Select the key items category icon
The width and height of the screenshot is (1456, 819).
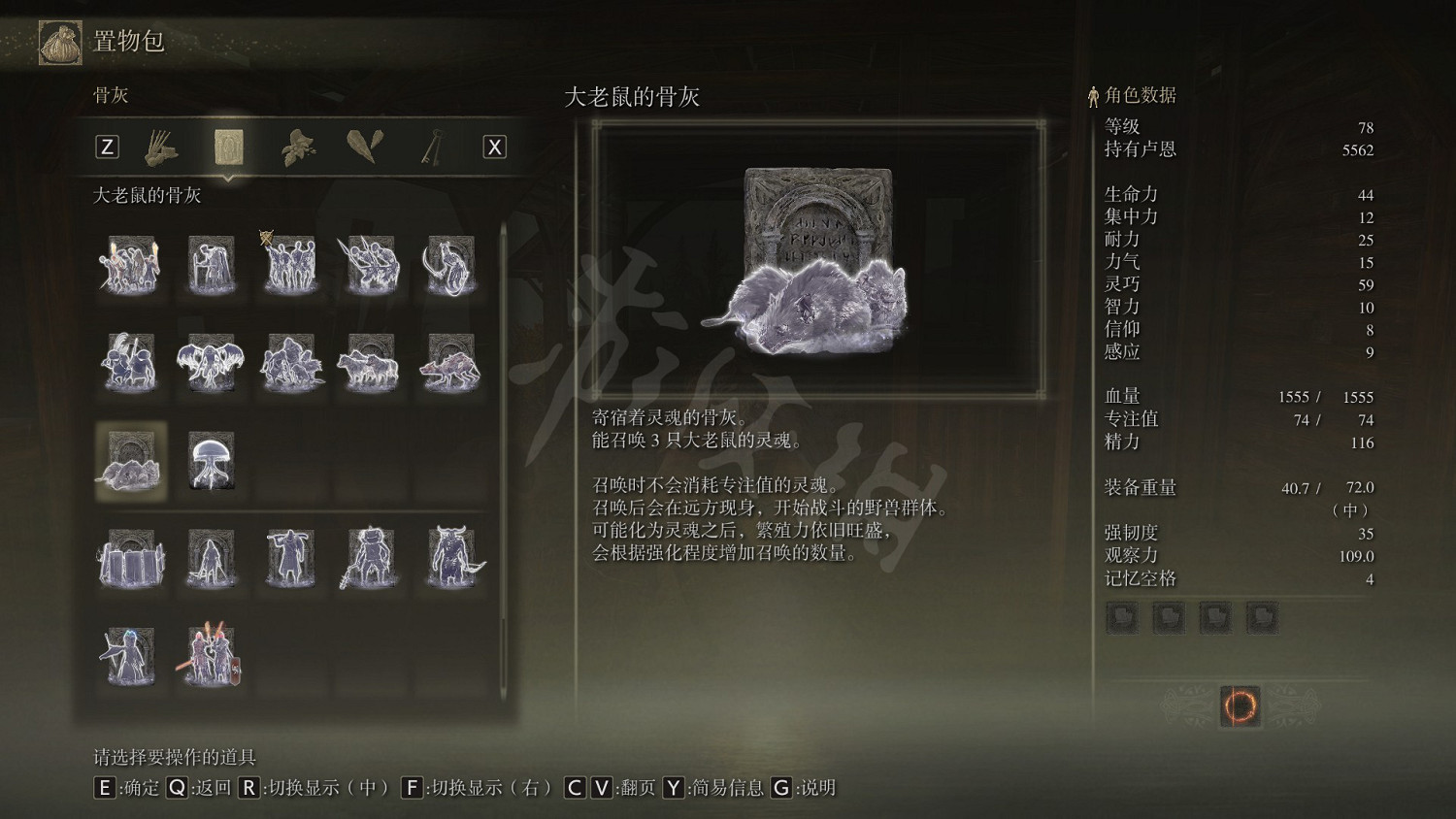pyautogui.click(x=432, y=146)
